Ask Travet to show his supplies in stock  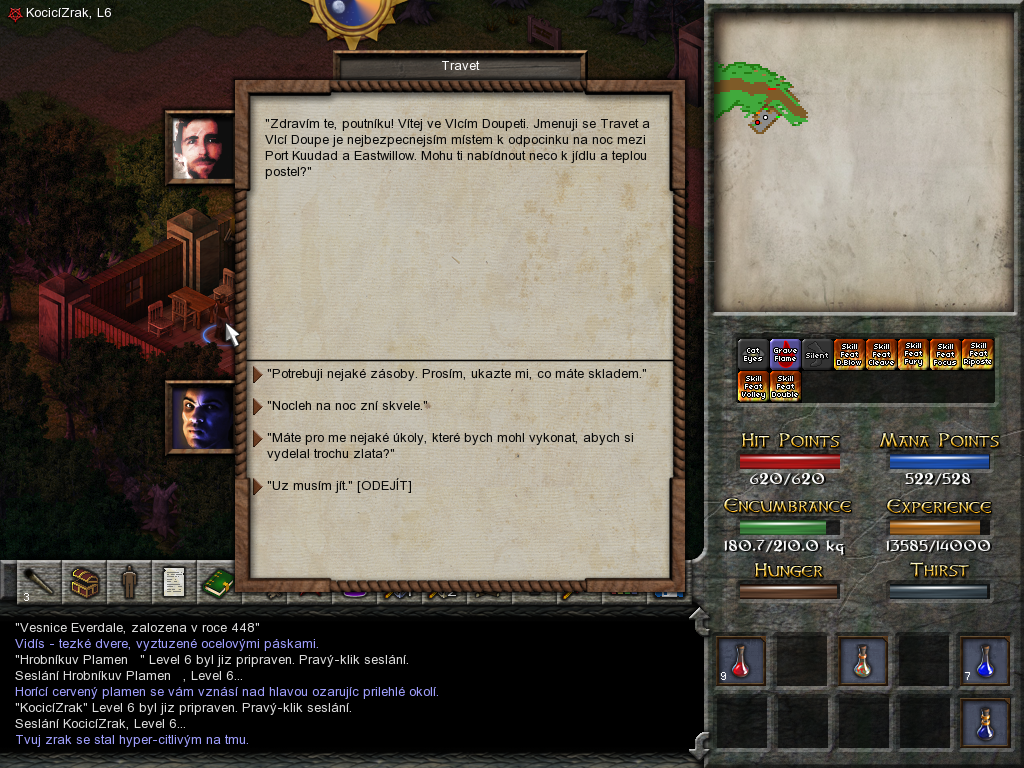point(456,374)
